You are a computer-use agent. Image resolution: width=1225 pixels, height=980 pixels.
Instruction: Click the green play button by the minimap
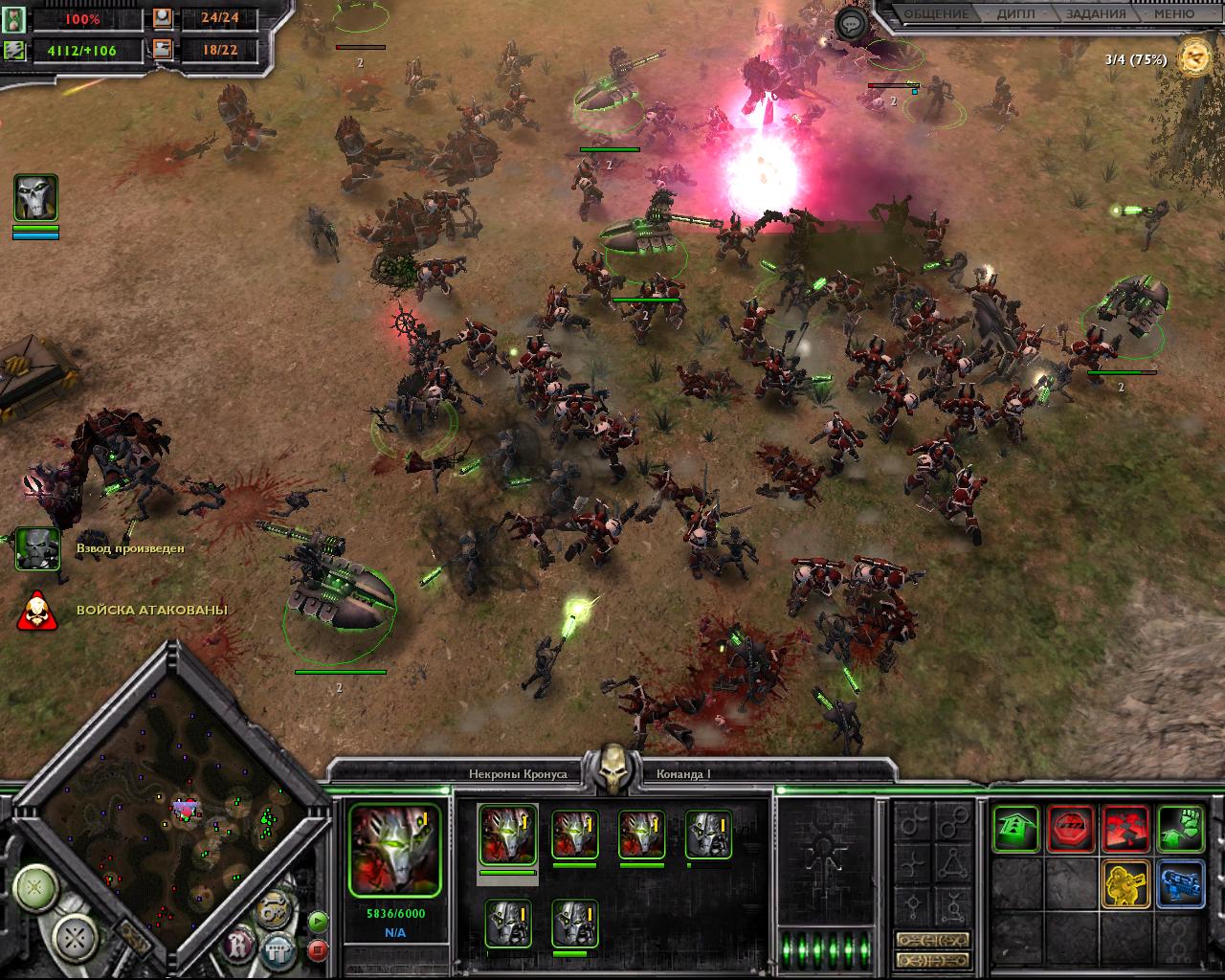(318, 923)
